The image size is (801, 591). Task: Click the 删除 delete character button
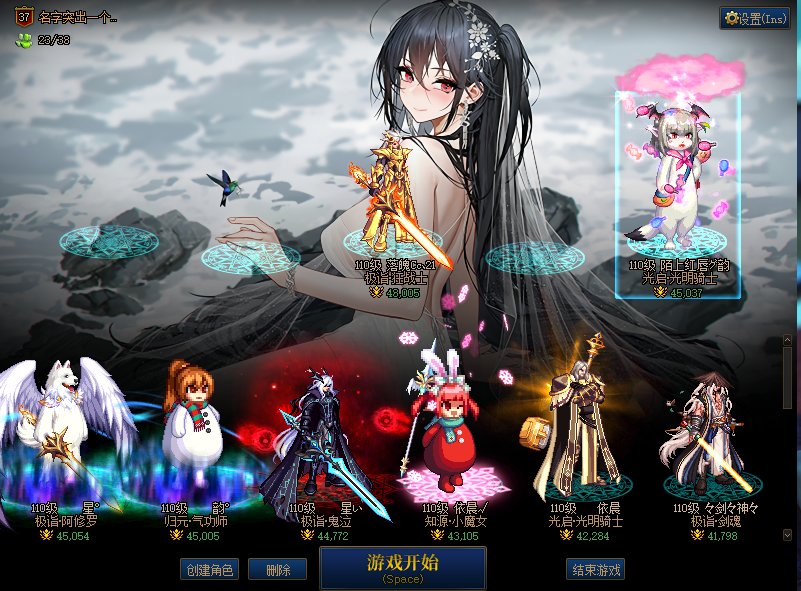click(277, 570)
